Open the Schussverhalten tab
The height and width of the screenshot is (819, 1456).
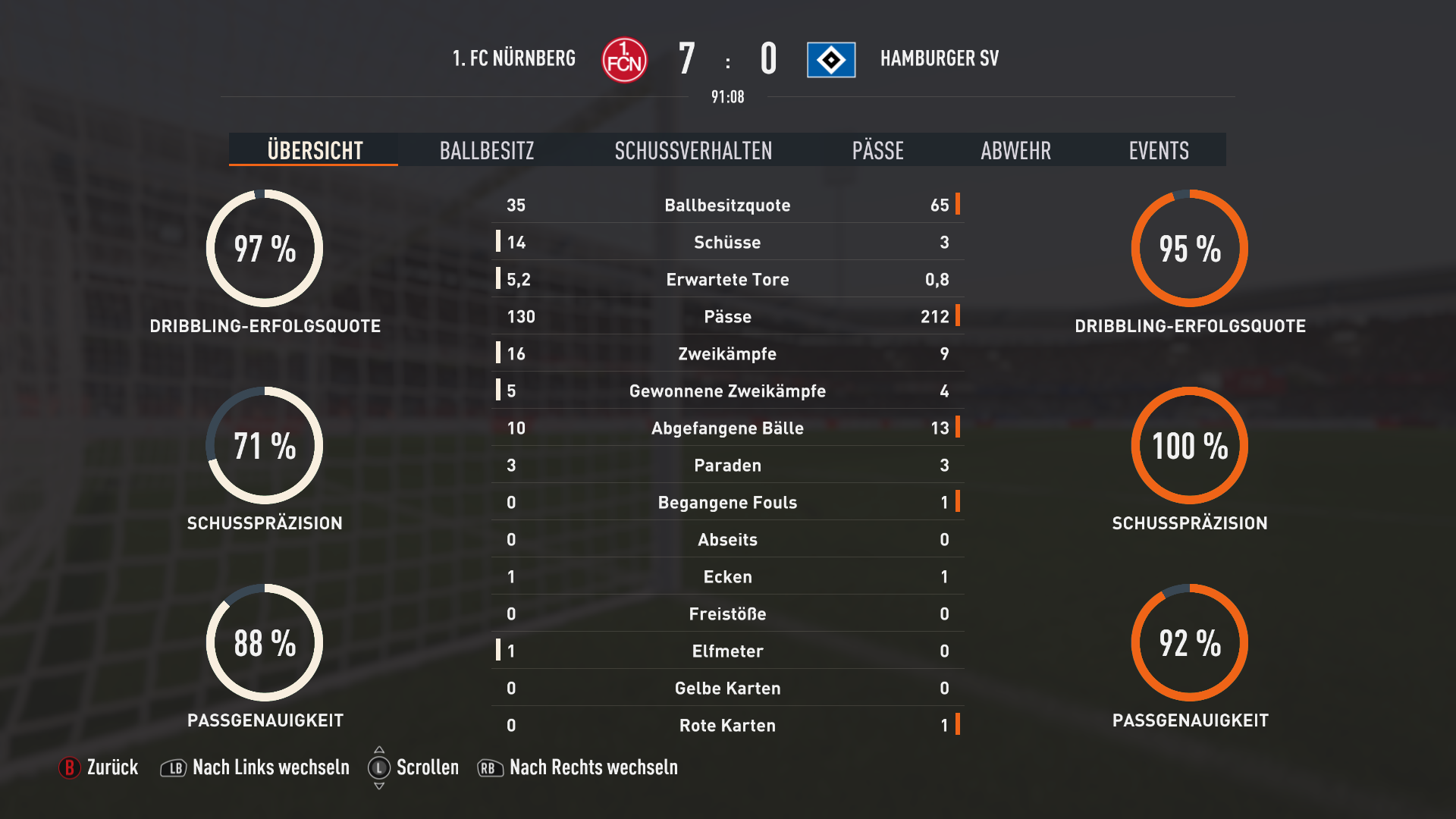point(693,150)
